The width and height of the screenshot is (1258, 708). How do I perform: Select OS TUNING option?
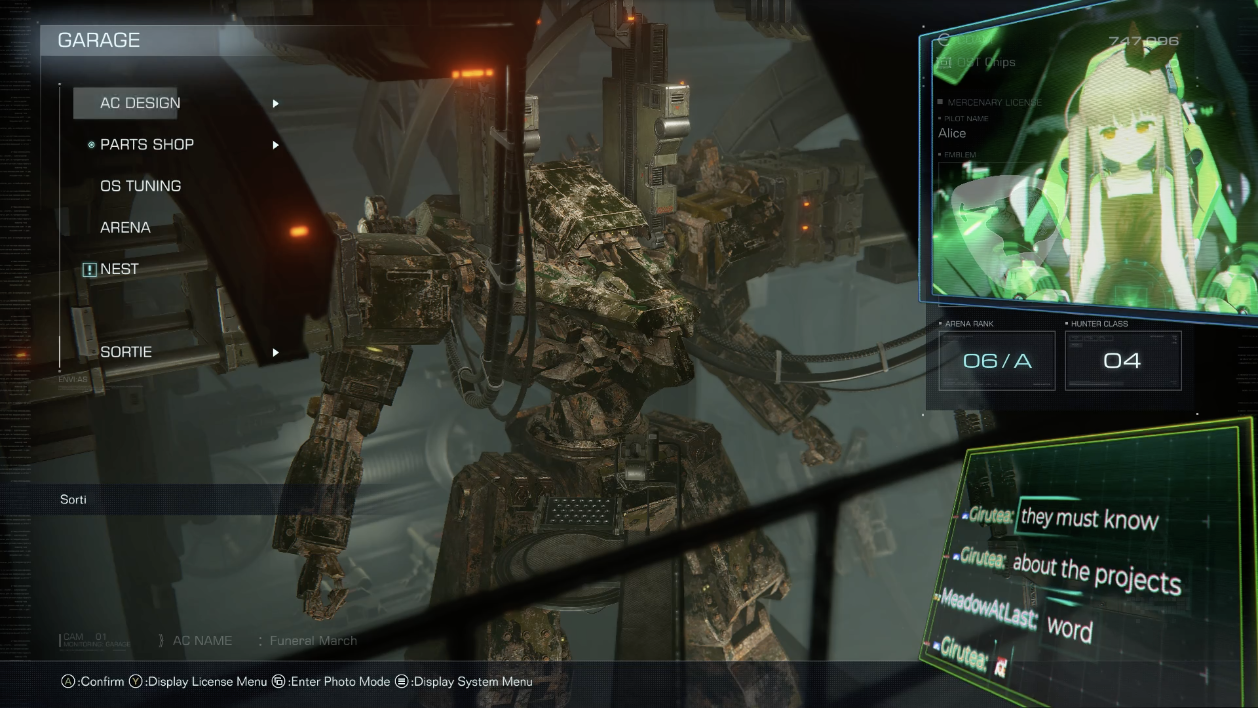pos(141,186)
